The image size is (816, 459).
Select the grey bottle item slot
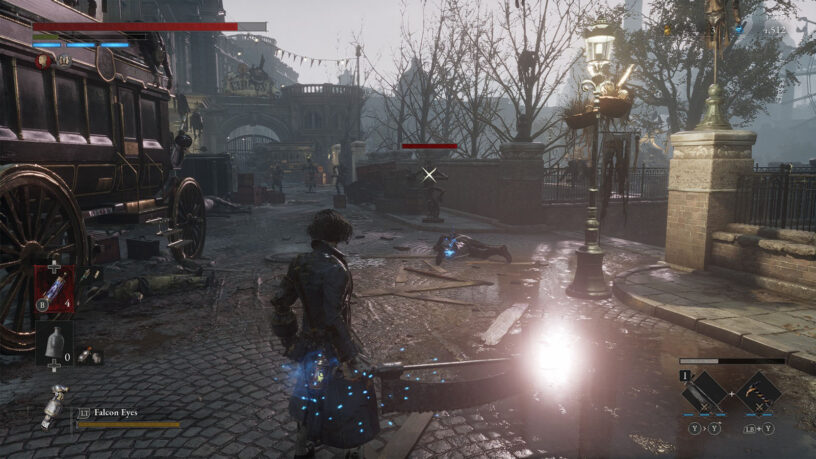tap(55, 343)
